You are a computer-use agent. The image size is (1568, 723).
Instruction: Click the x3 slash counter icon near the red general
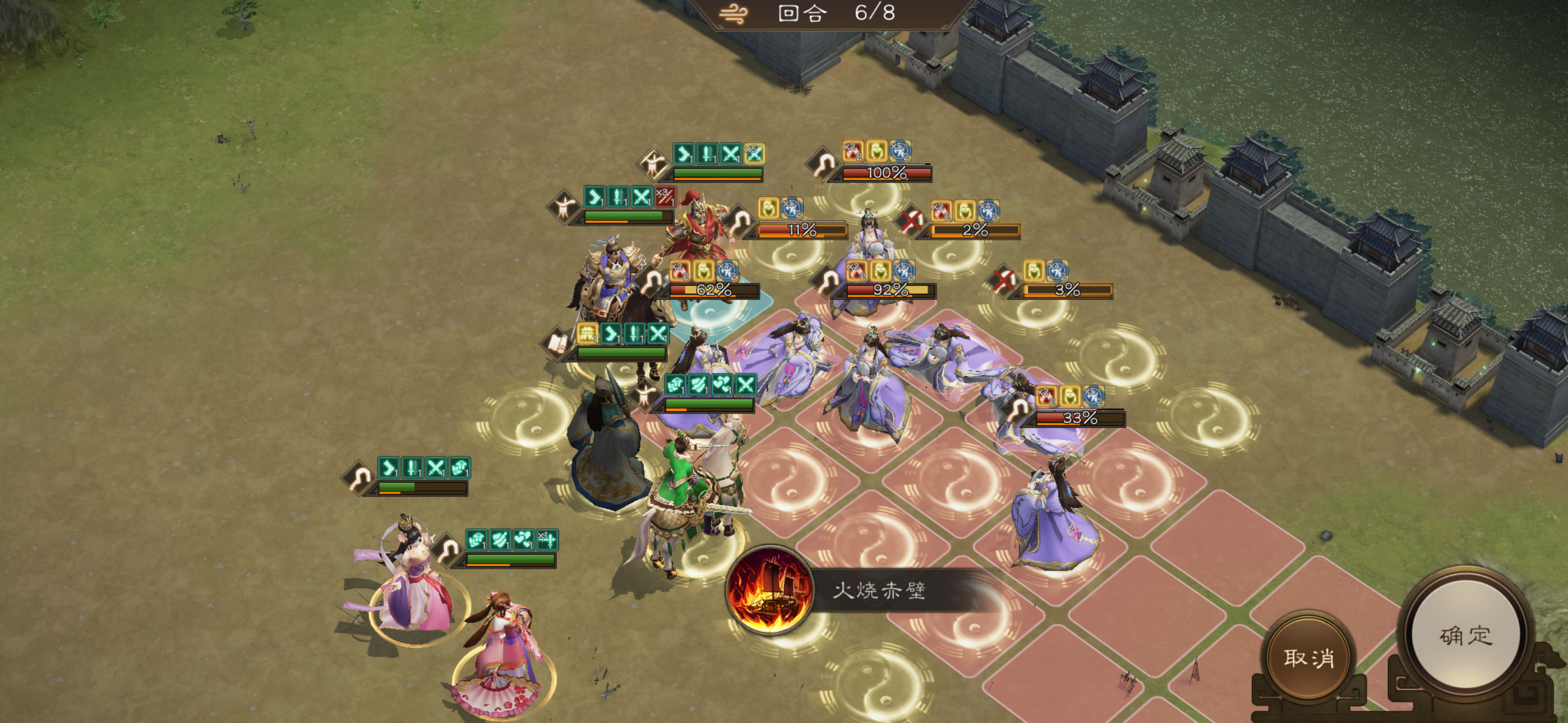(665, 197)
